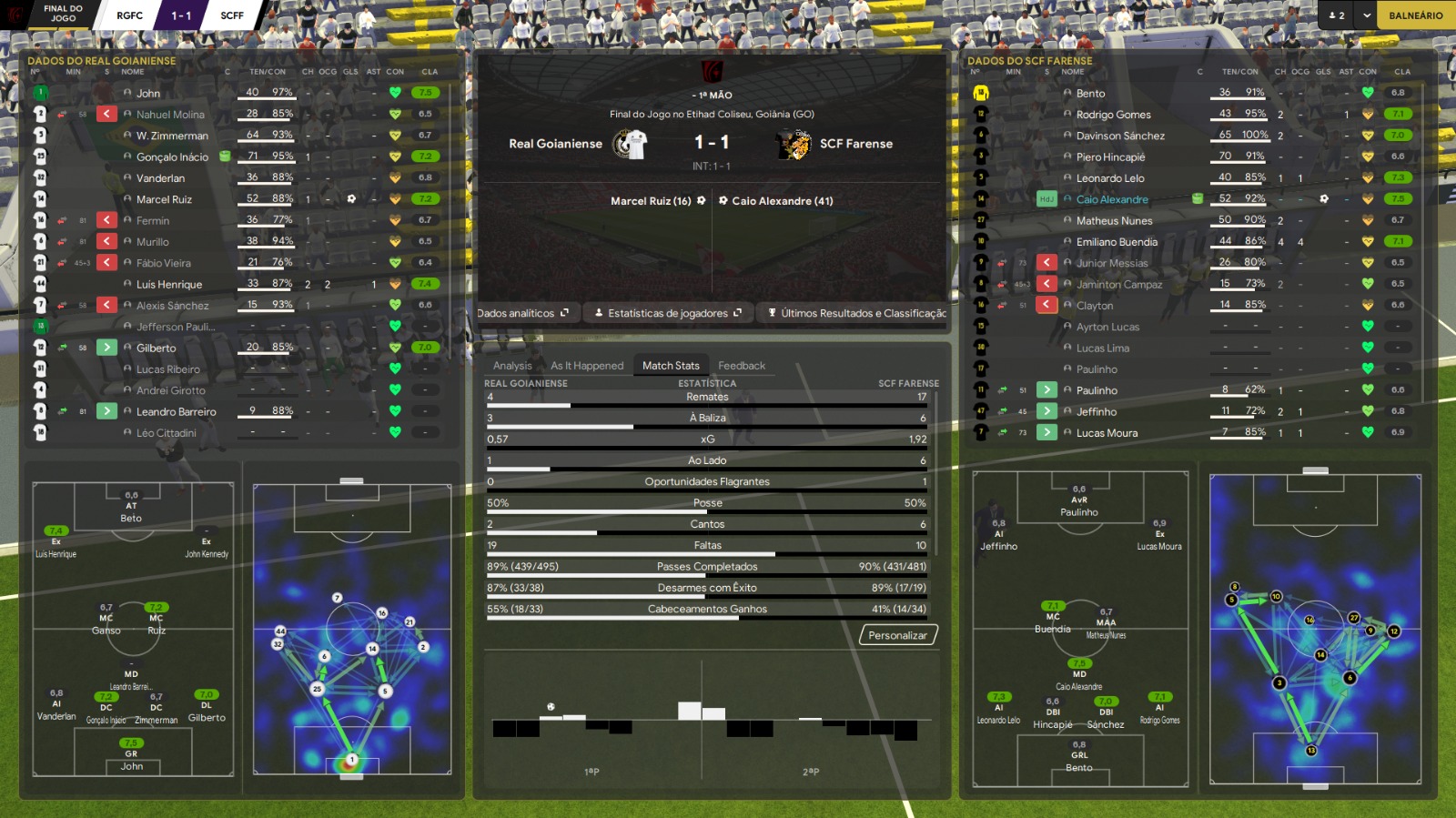This screenshot has height=818, width=1456.
Task: Open Estatísticas de jogadores
Action: [x=668, y=313]
